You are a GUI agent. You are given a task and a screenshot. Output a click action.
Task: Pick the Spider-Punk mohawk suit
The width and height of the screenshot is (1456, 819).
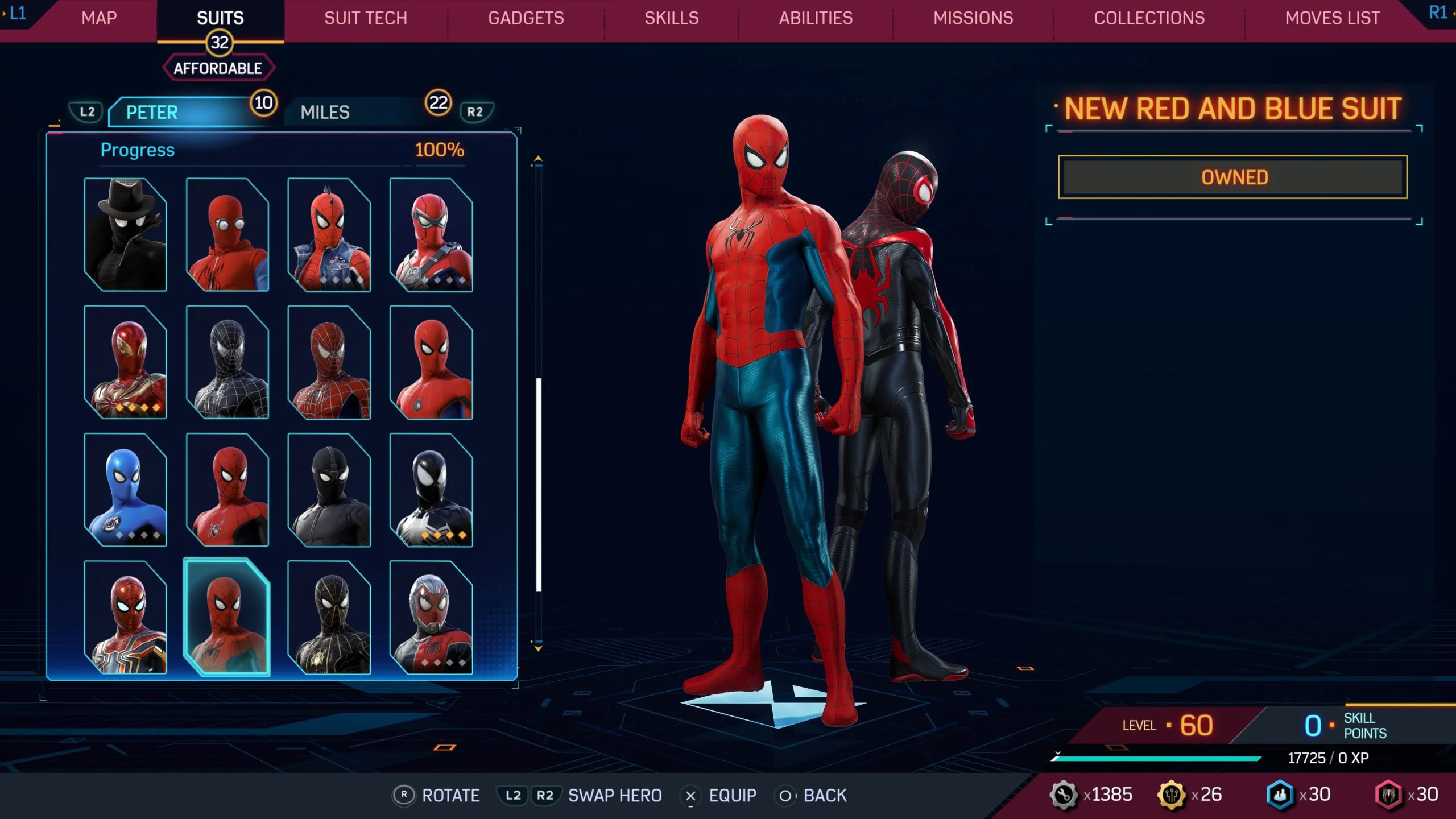329,234
